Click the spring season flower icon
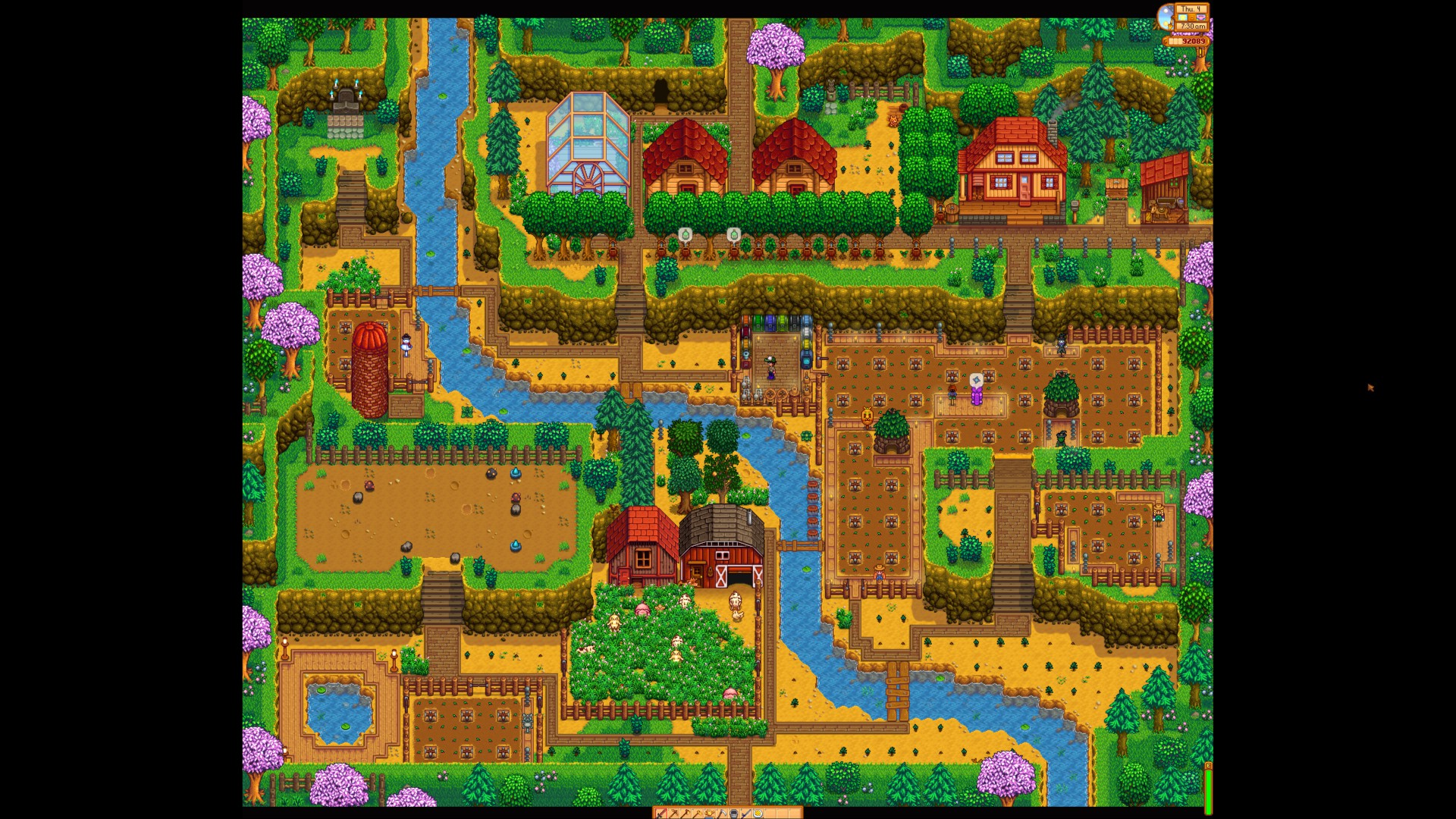This screenshot has width=1456, height=819. [1201, 18]
